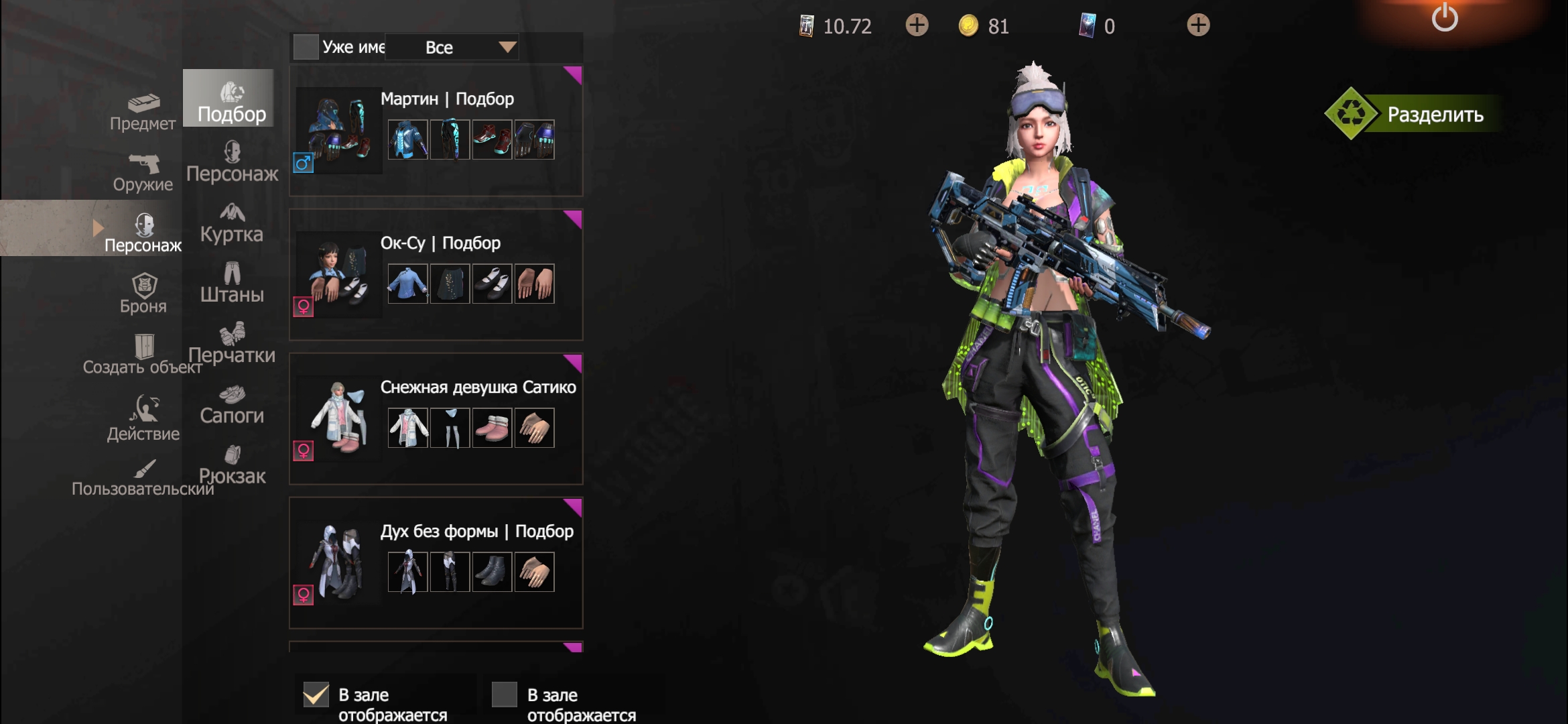Select the Мартин | Подбор outfit set
This screenshot has height=724, width=1568.
point(436,131)
